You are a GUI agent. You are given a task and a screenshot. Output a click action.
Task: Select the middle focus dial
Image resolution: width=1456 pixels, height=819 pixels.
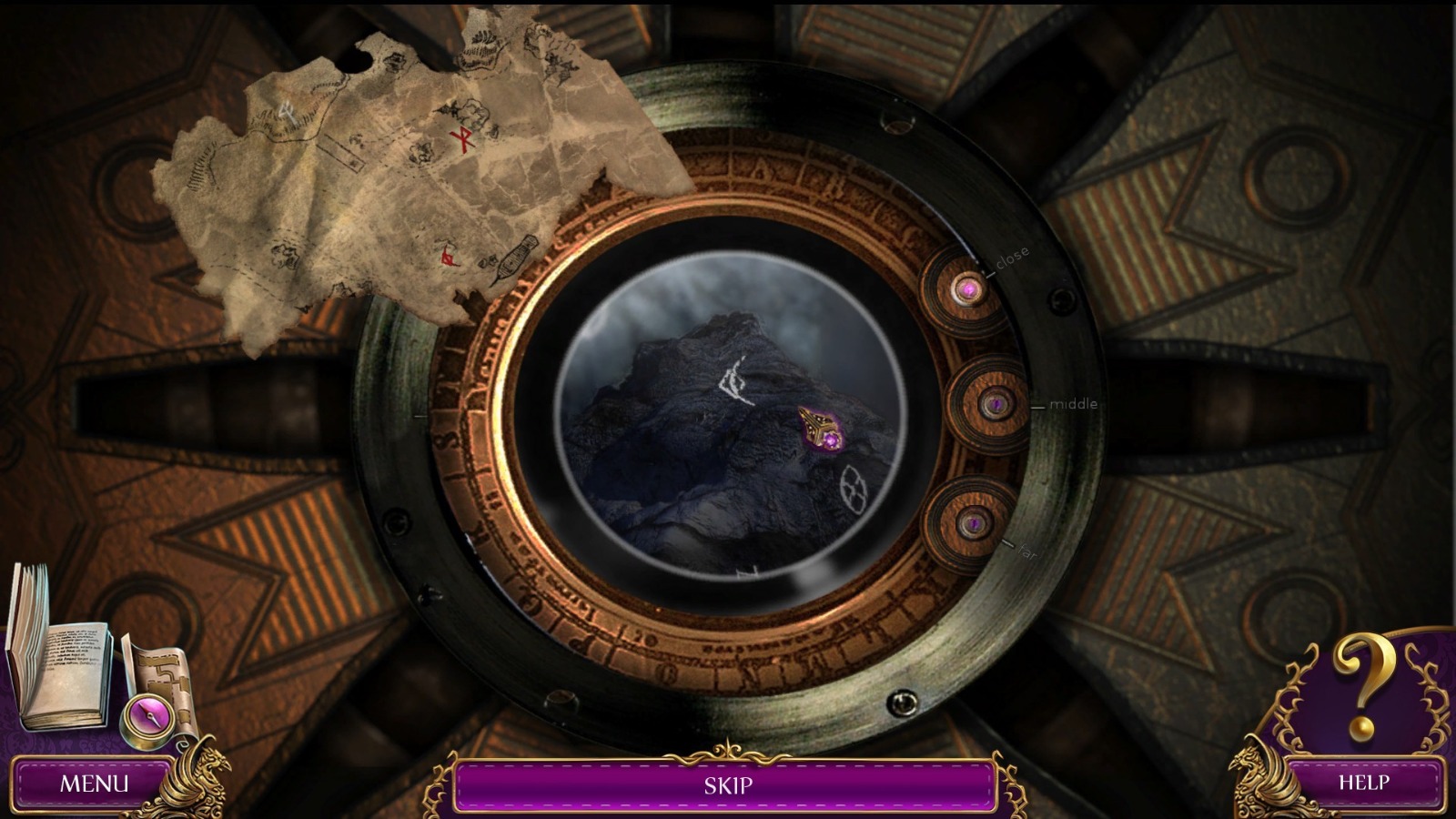995,403
